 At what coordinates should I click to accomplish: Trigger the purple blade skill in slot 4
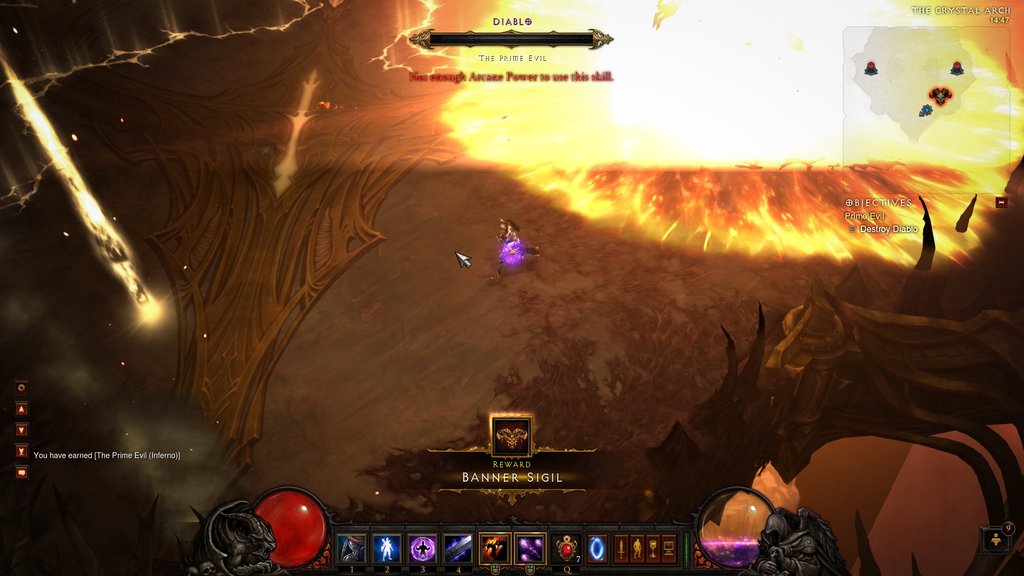(x=458, y=548)
